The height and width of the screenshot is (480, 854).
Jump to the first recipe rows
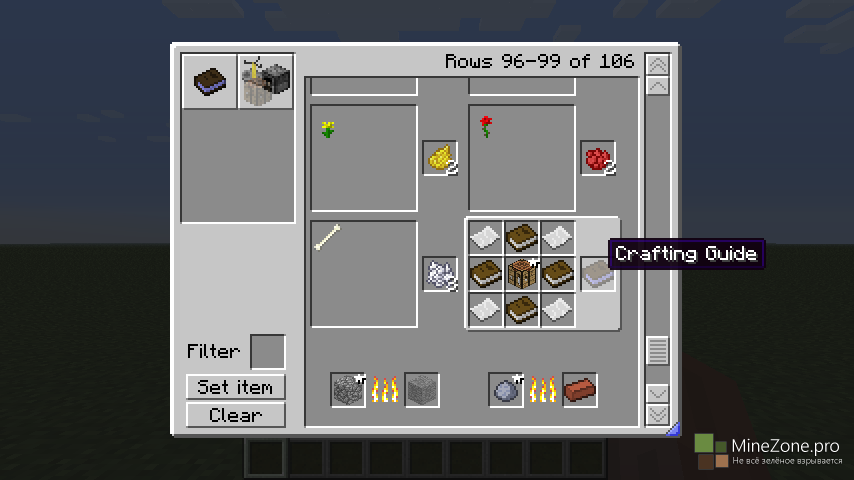tap(657, 65)
